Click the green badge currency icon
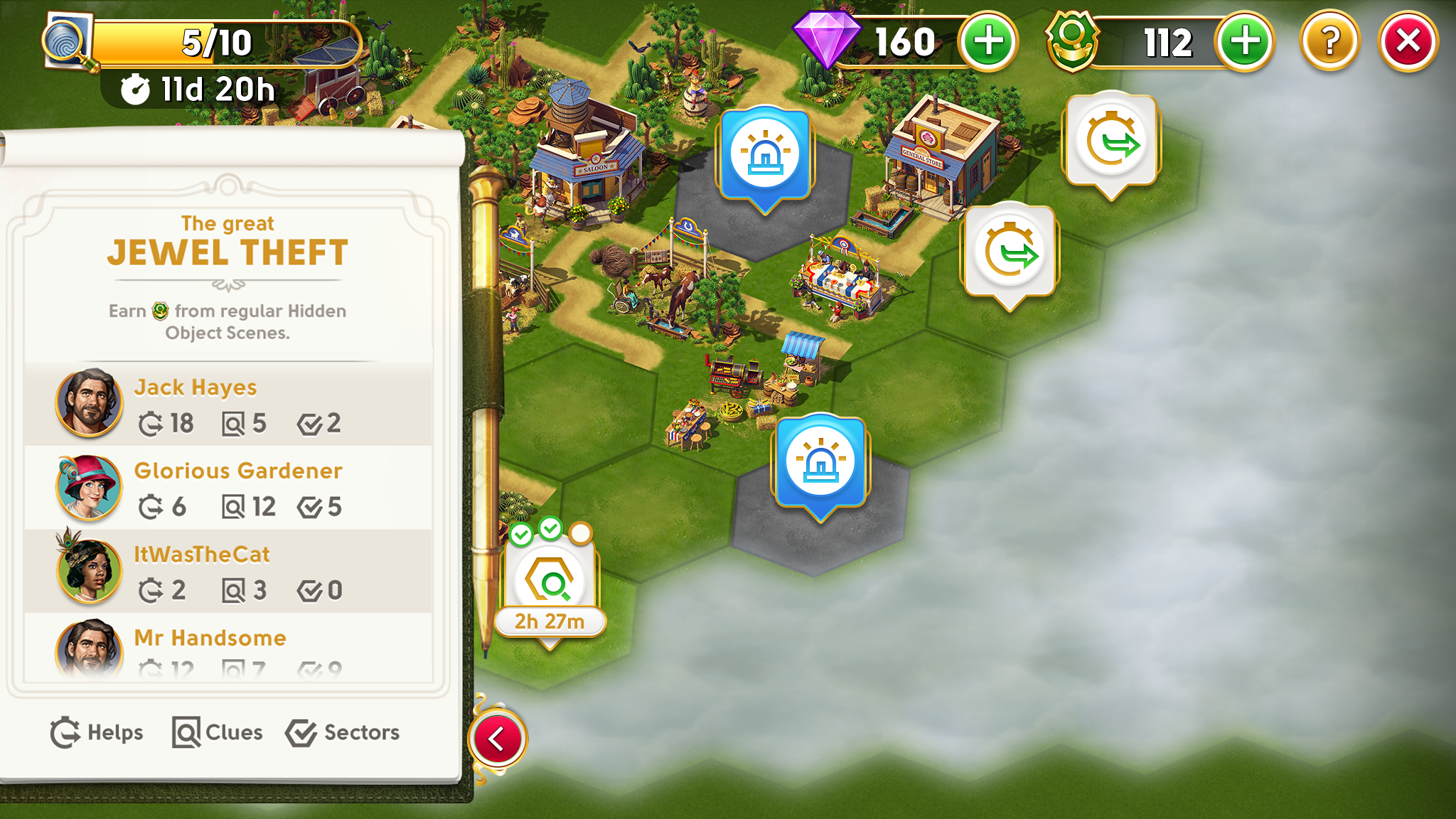Viewport: 1456px width, 819px height. 1071,41
